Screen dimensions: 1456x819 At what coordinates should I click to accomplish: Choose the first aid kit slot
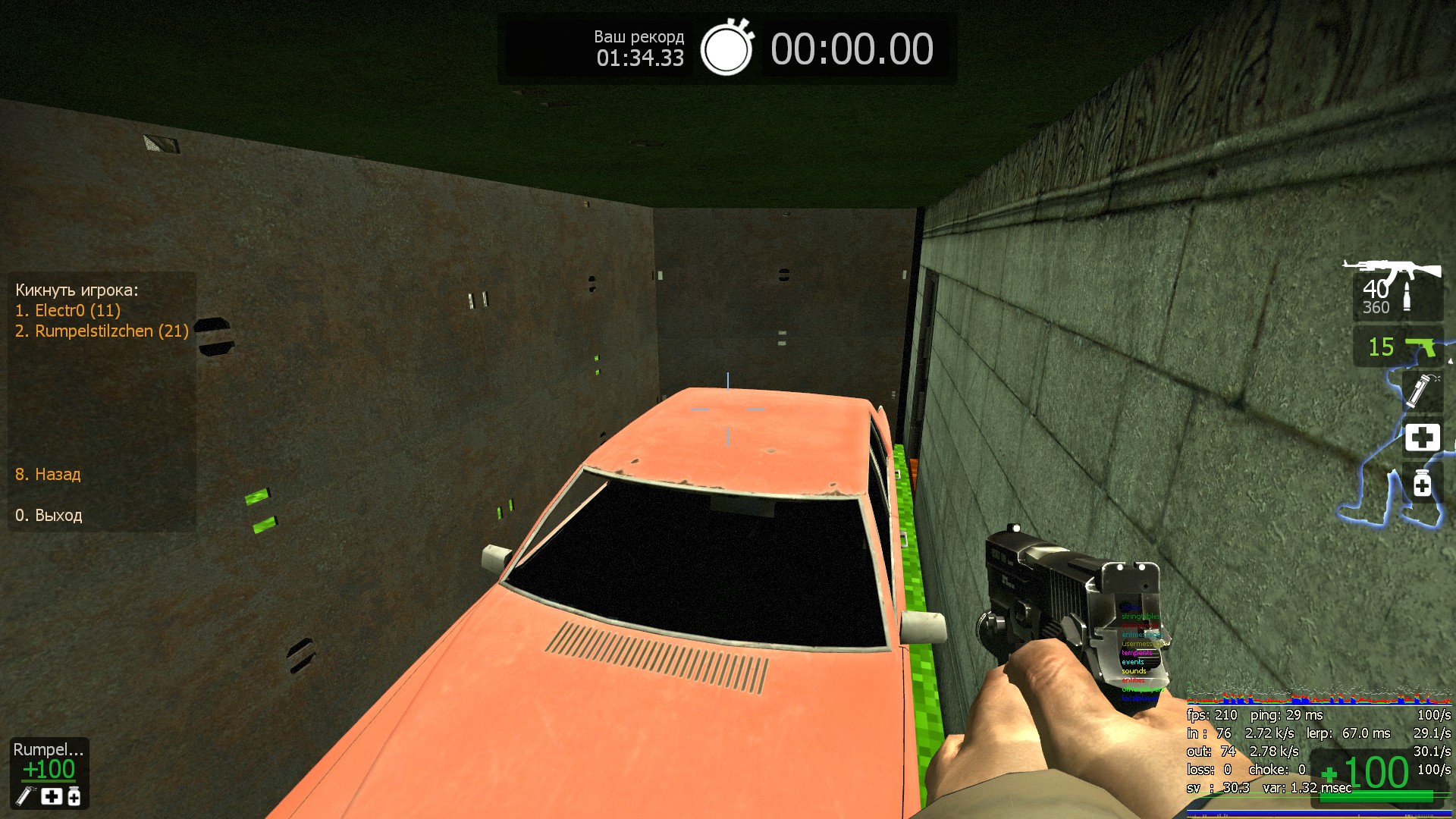pyautogui.click(x=1422, y=438)
